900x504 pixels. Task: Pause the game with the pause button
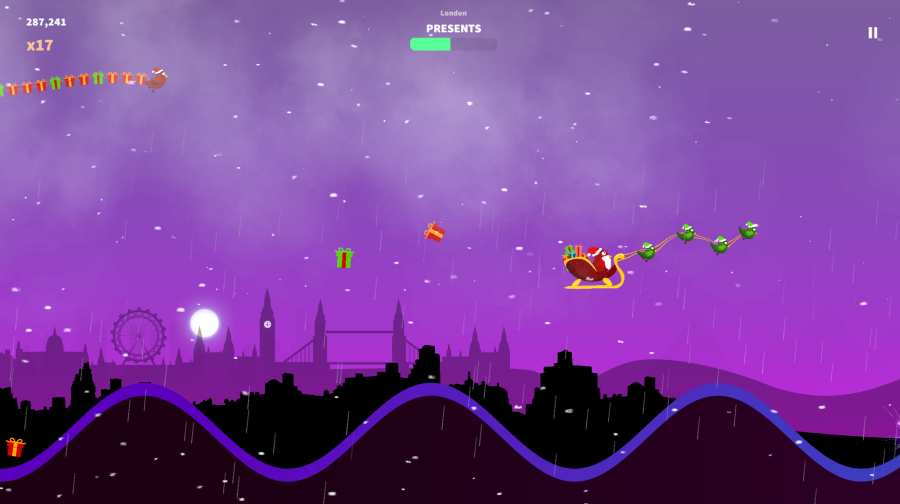click(x=872, y=33)
